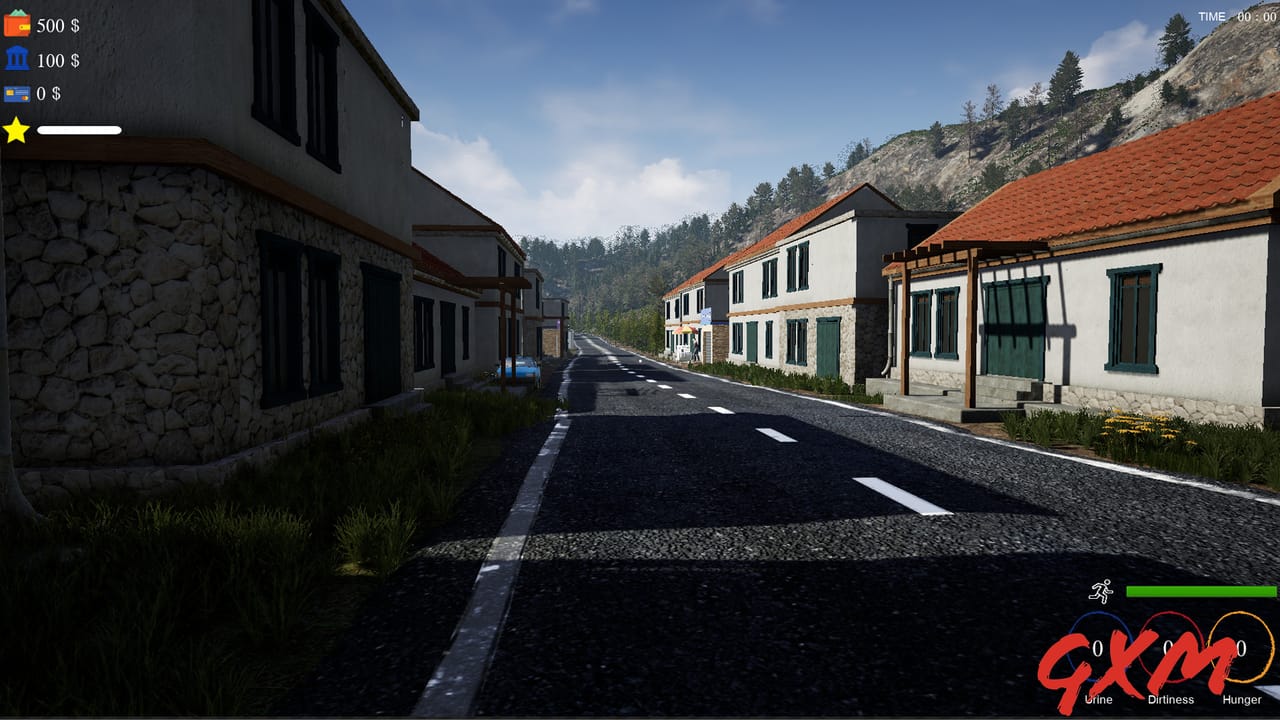1280x720 pixels.
Task: Click the Urine label text
Action: 1099,700
